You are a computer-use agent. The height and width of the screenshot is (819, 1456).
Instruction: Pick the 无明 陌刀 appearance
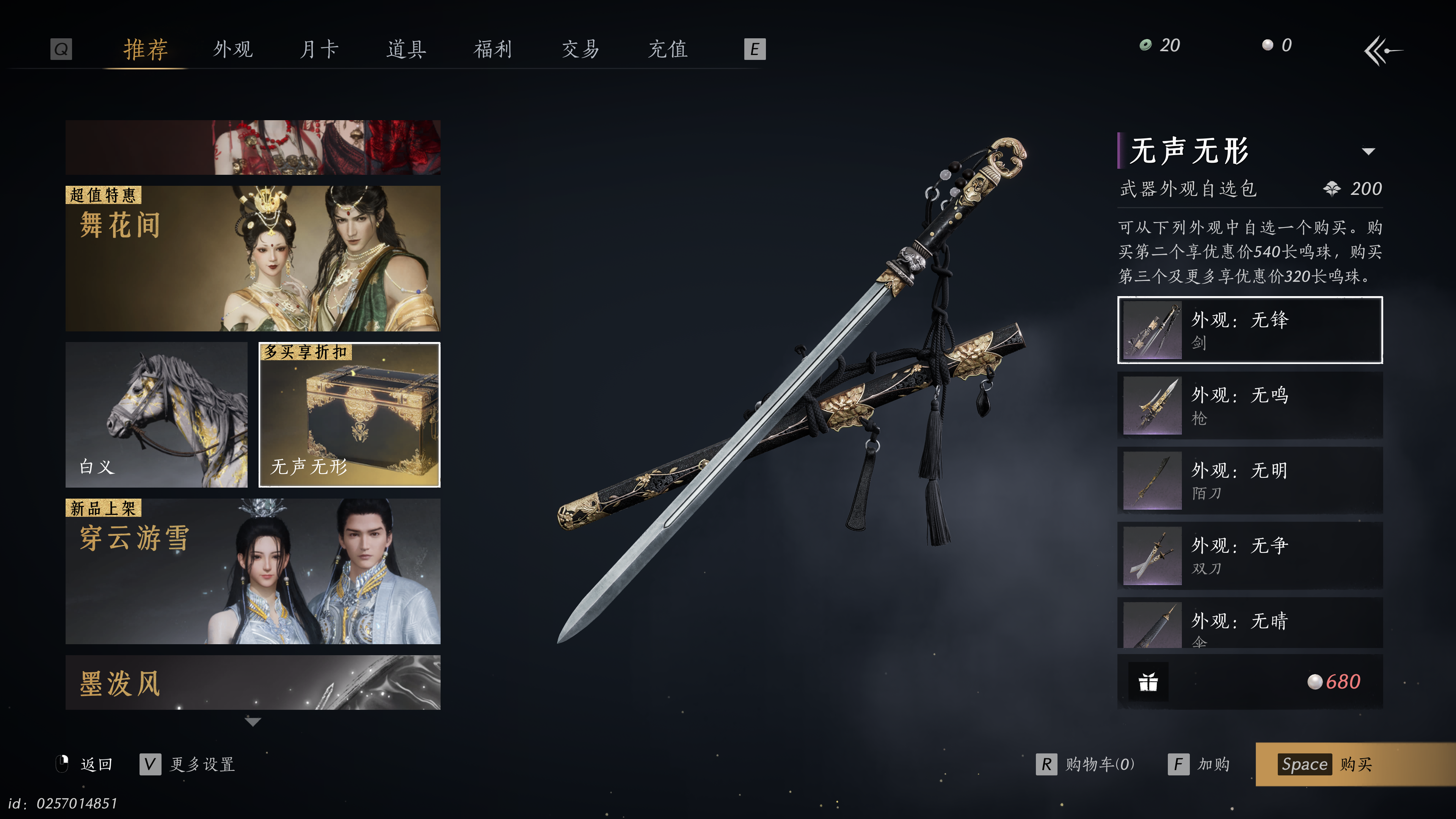click(1250, 480)
